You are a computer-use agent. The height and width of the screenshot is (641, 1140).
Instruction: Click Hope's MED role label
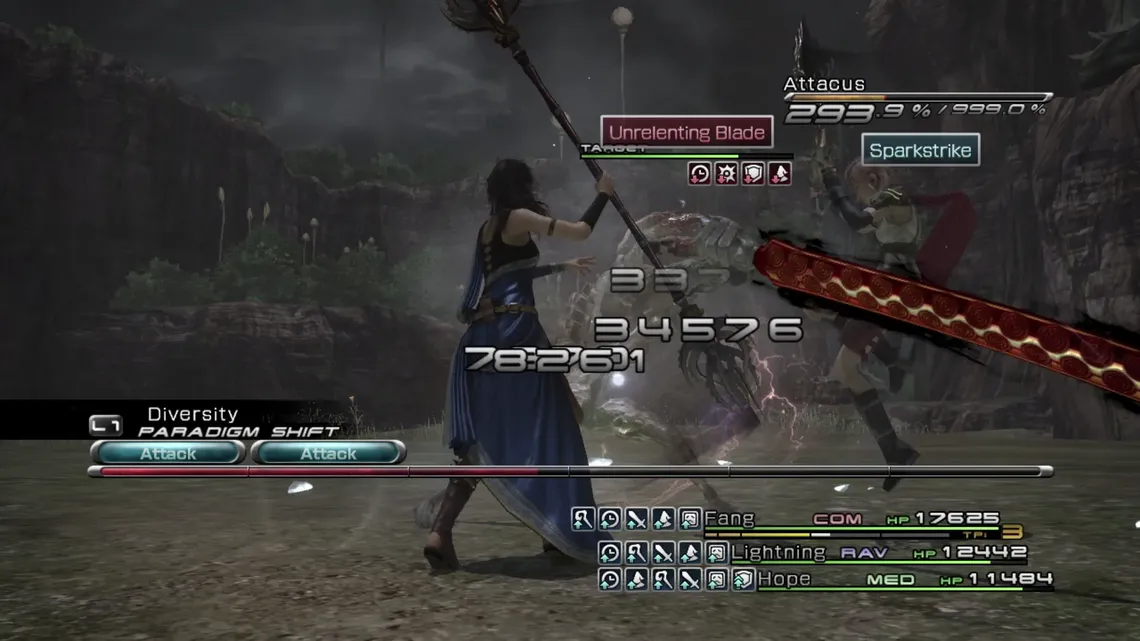[890, 579]
